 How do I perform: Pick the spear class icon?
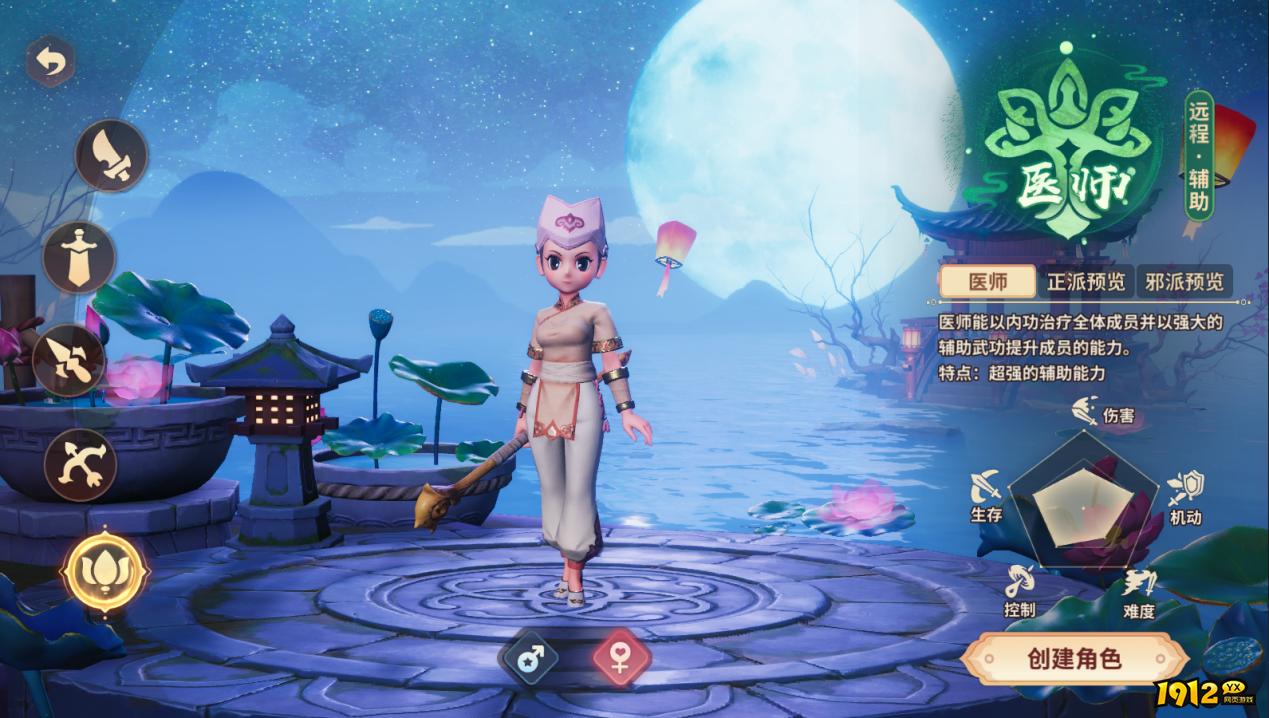pos(69,360)
